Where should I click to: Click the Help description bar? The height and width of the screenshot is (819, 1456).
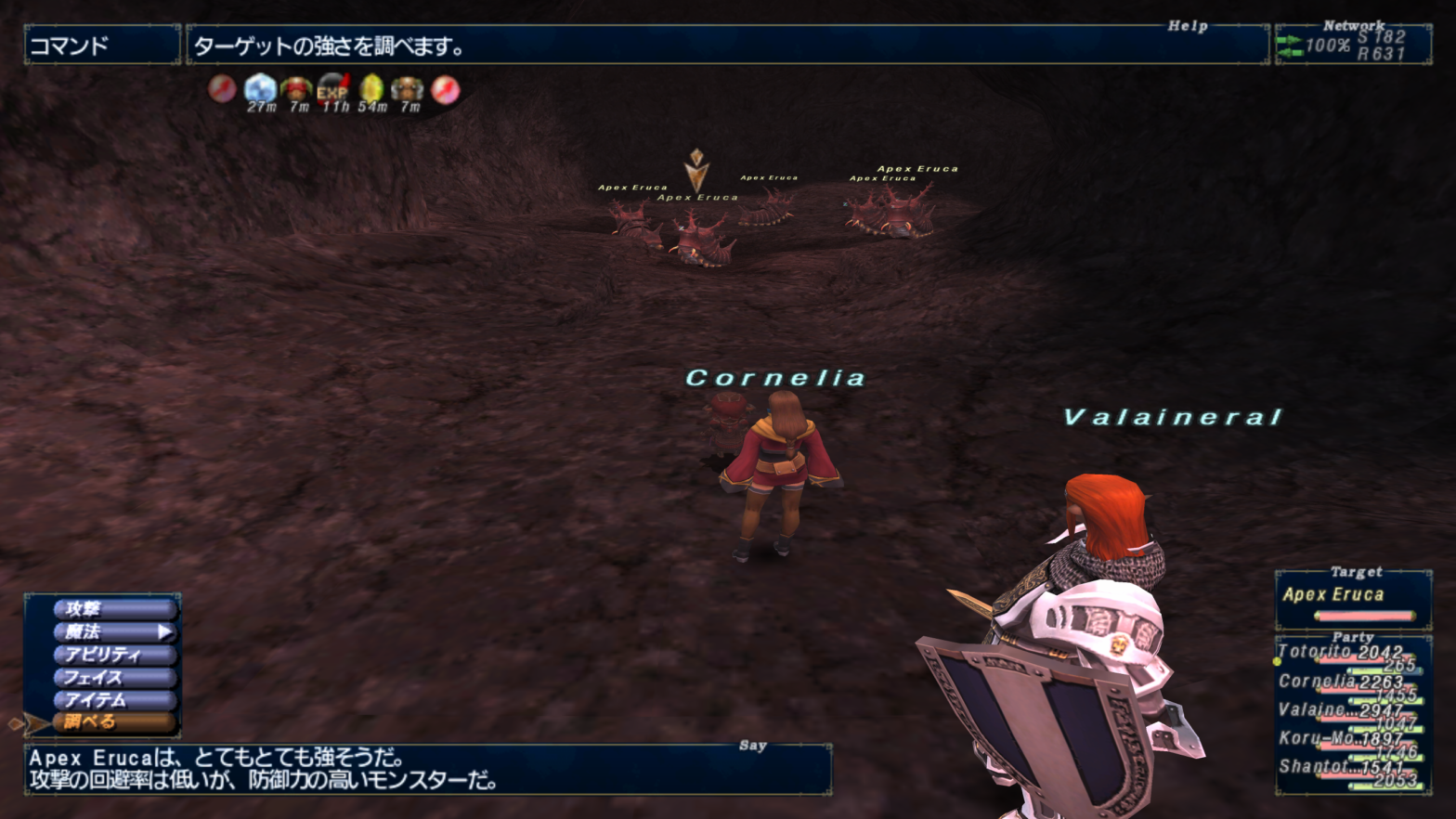726,45
